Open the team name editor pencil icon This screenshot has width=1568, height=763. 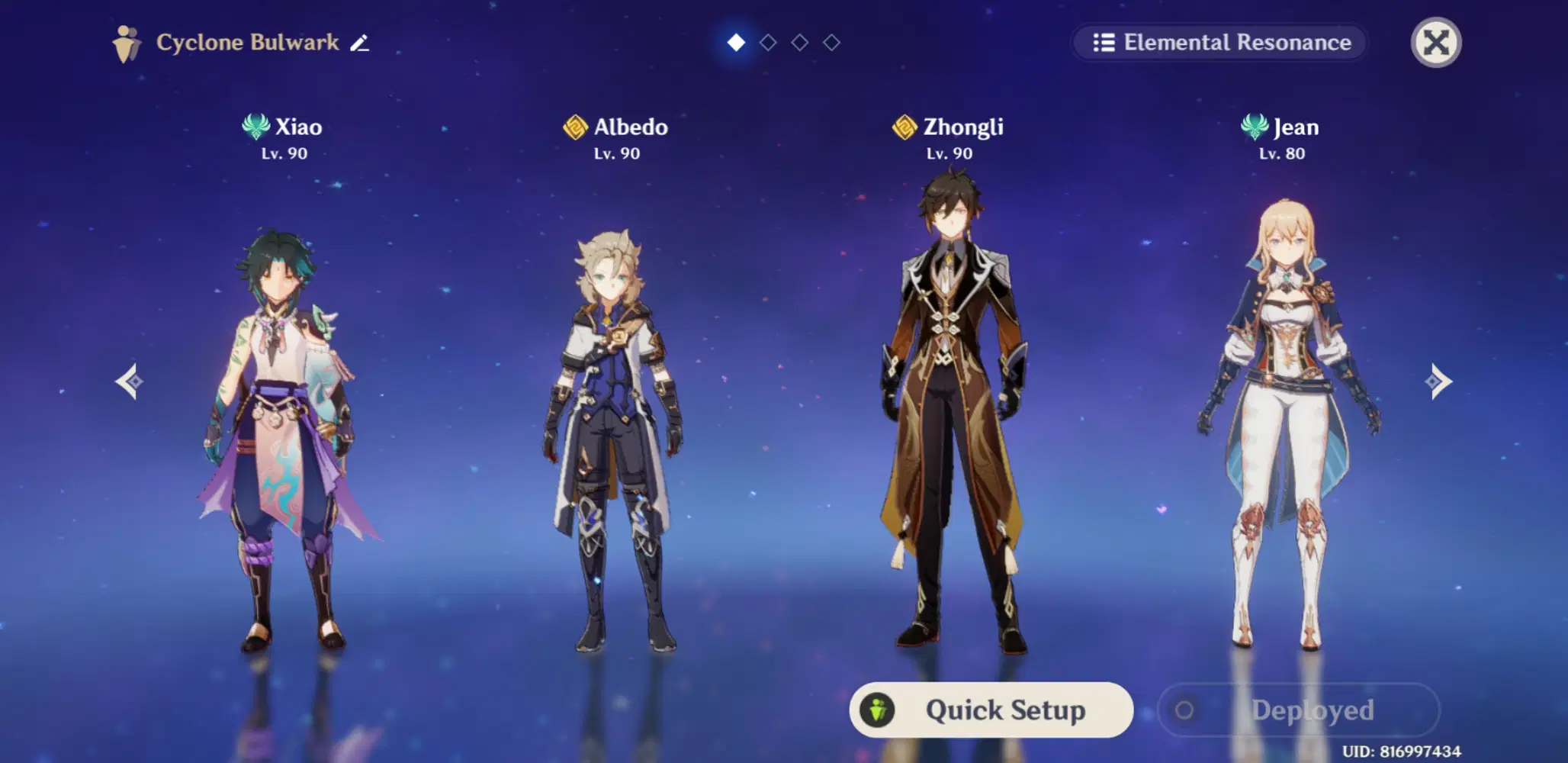pyautogui.click(x=360, y=43)
